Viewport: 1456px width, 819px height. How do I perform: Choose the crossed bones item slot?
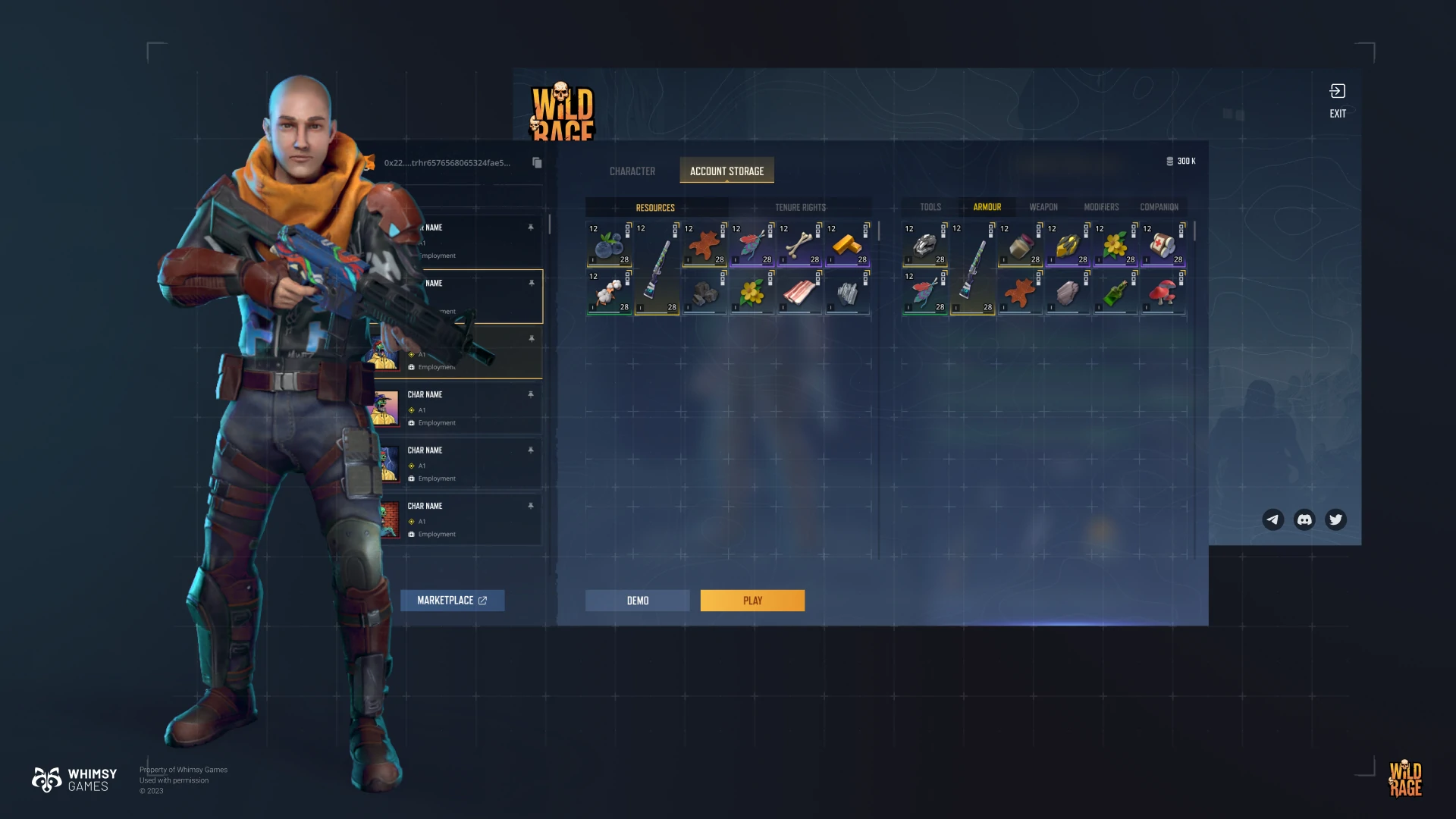(799, 244)
